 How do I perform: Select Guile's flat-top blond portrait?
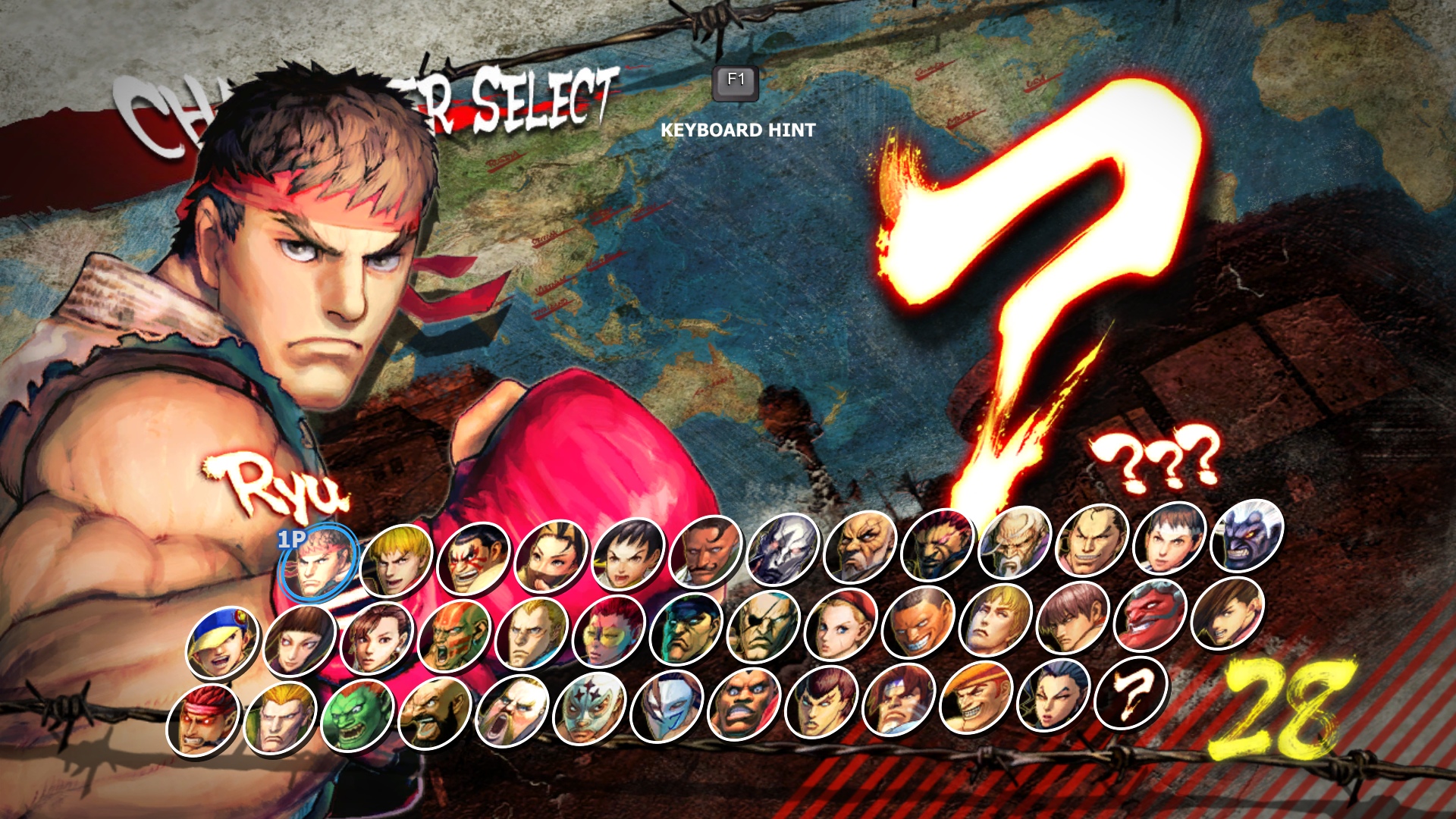point(532,635)
